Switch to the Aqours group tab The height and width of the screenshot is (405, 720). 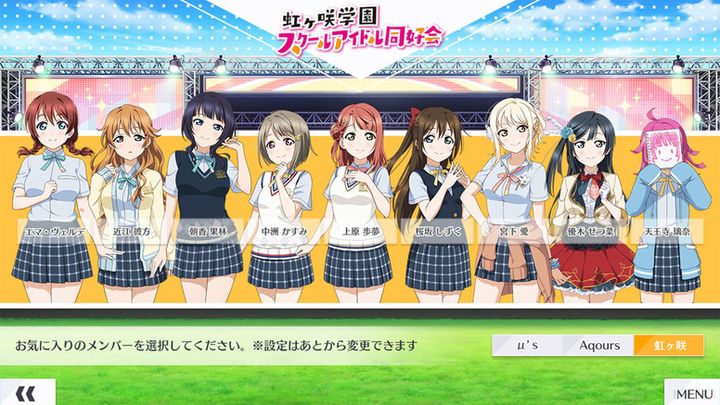point(599,345)
